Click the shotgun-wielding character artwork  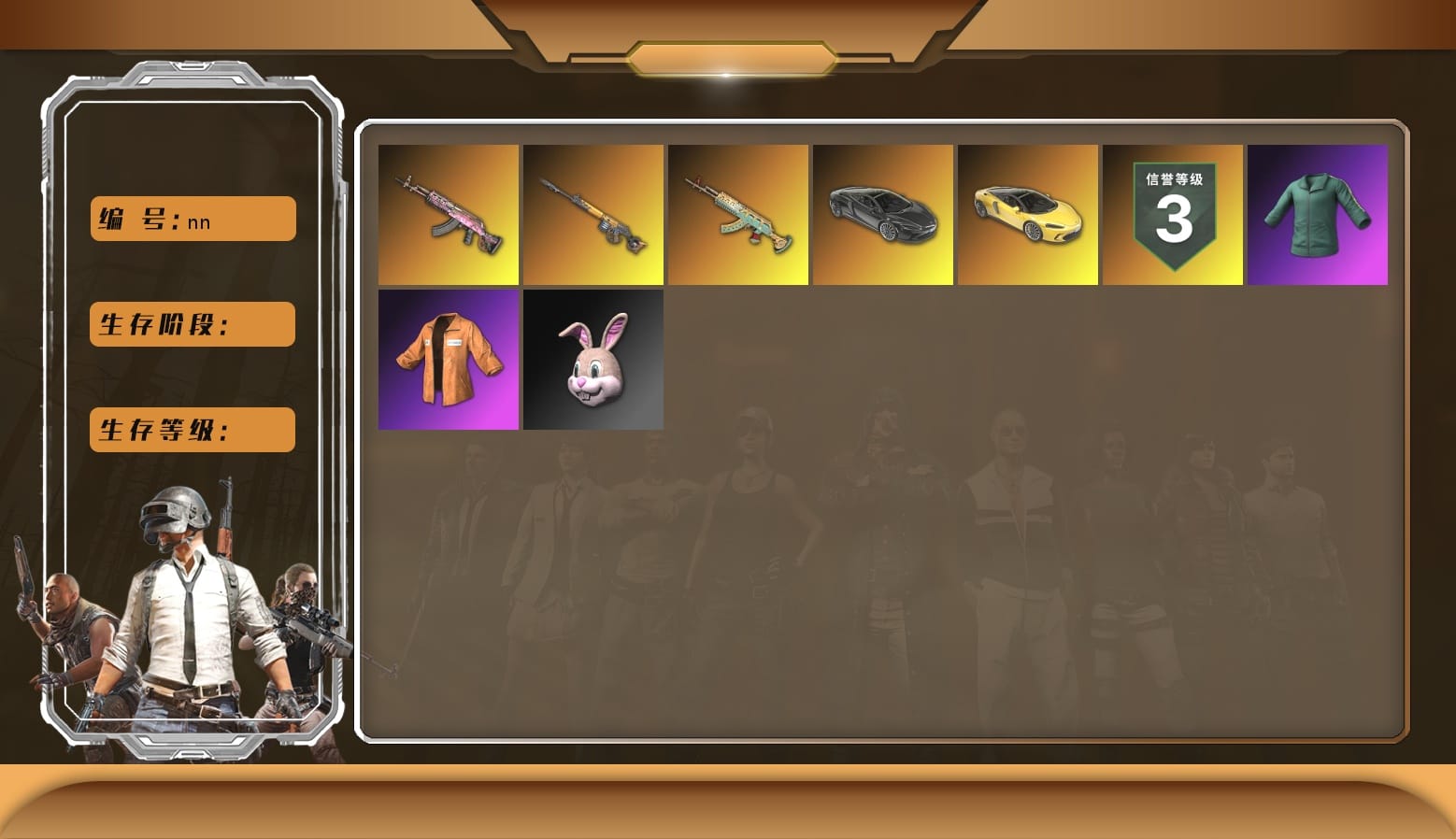tap(65, 607)
